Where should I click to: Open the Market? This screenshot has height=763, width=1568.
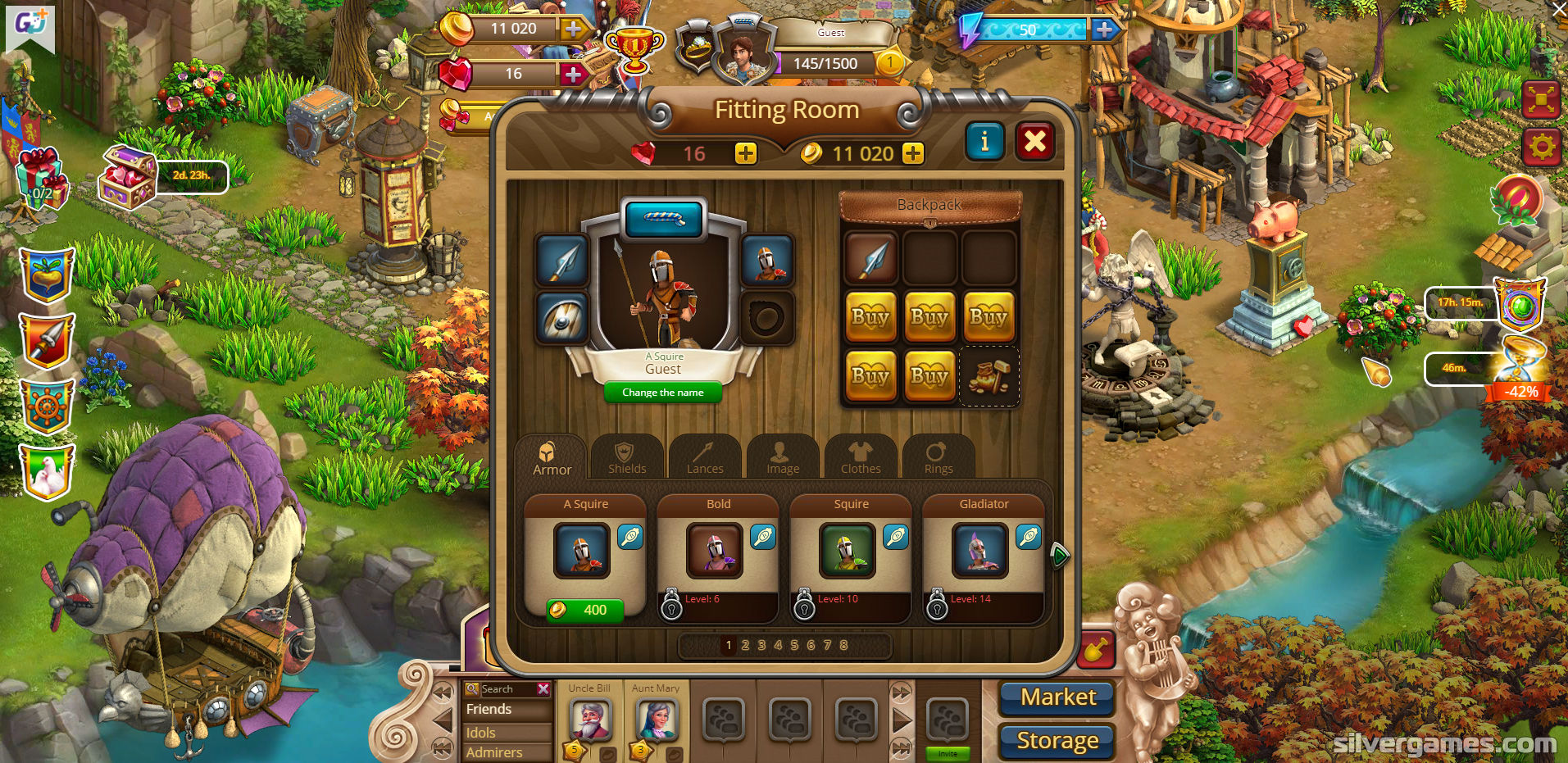[x=1057, y=697]
